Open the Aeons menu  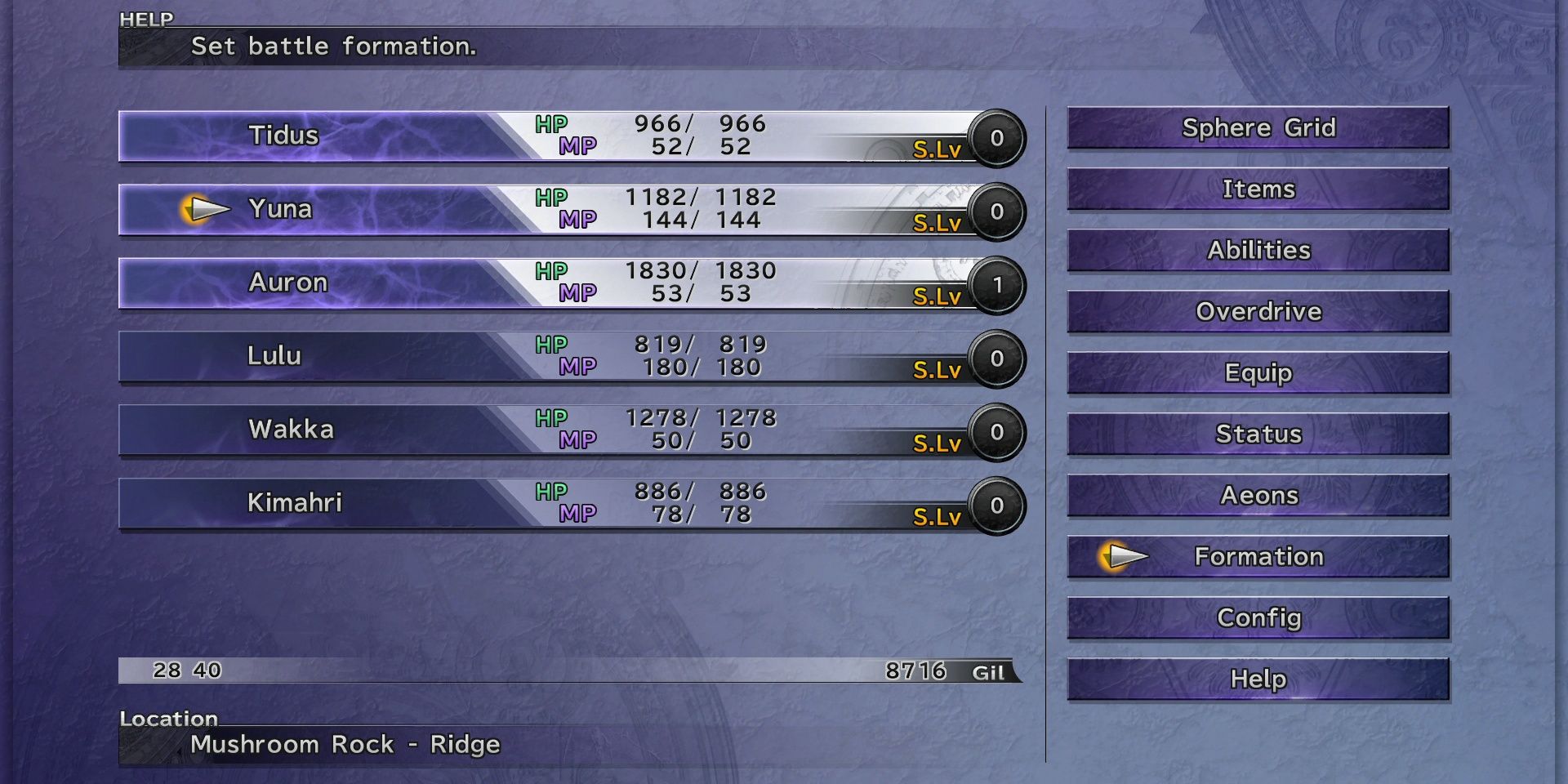coord(1258,496)
